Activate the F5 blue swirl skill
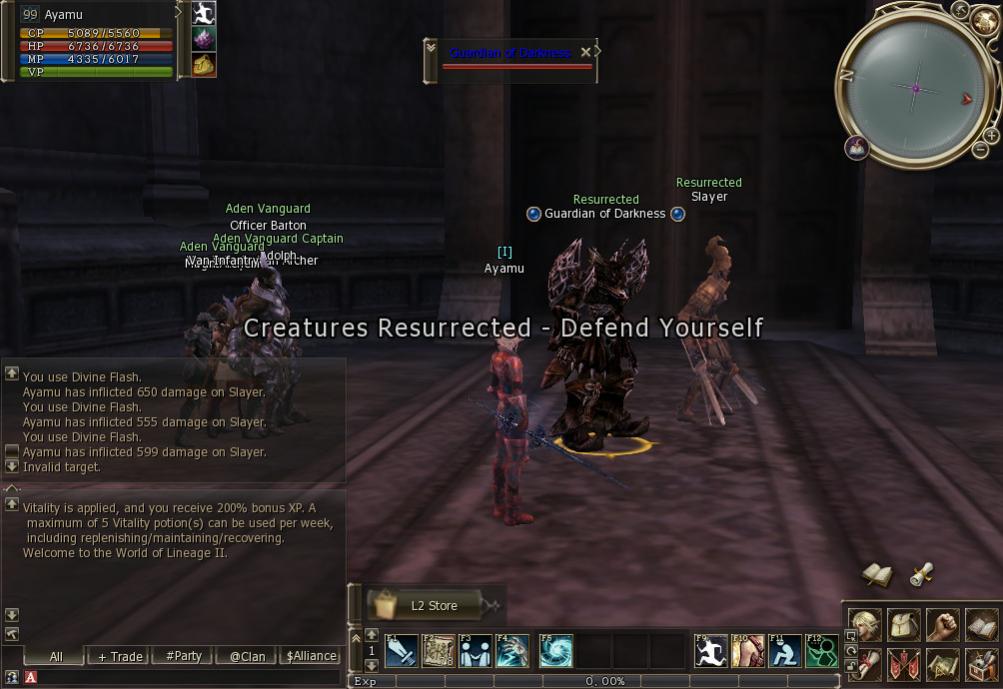The image size is (1003, 689). pyautogui.click(x=556, y=651)
